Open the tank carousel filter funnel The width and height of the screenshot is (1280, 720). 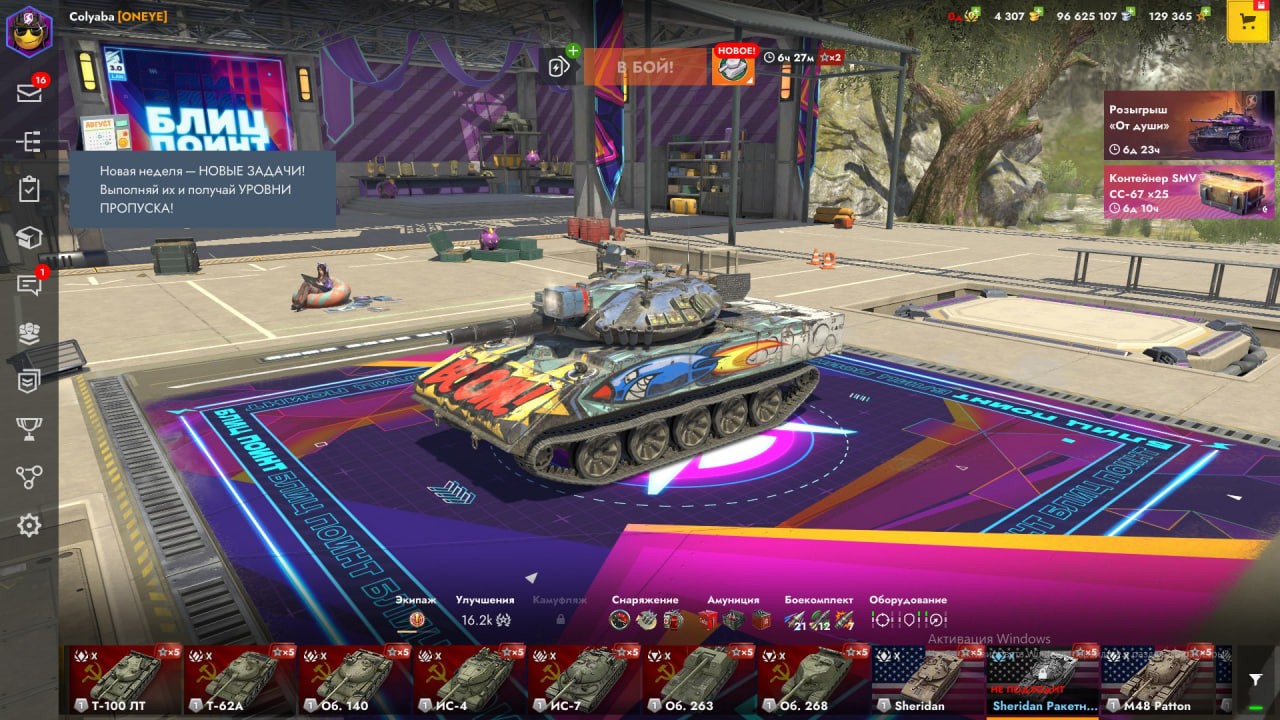(1256, 680)
